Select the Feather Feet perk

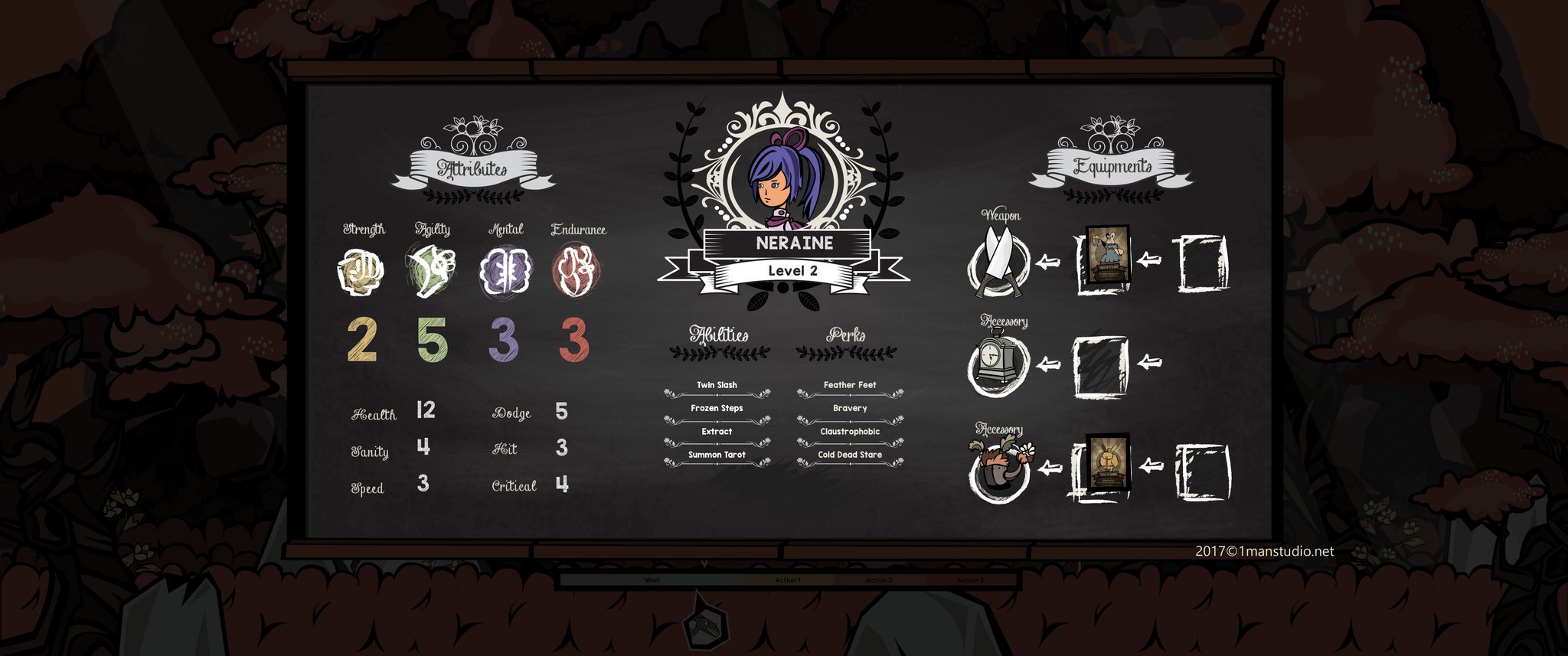pyautogui.click(x=850, y=385)
